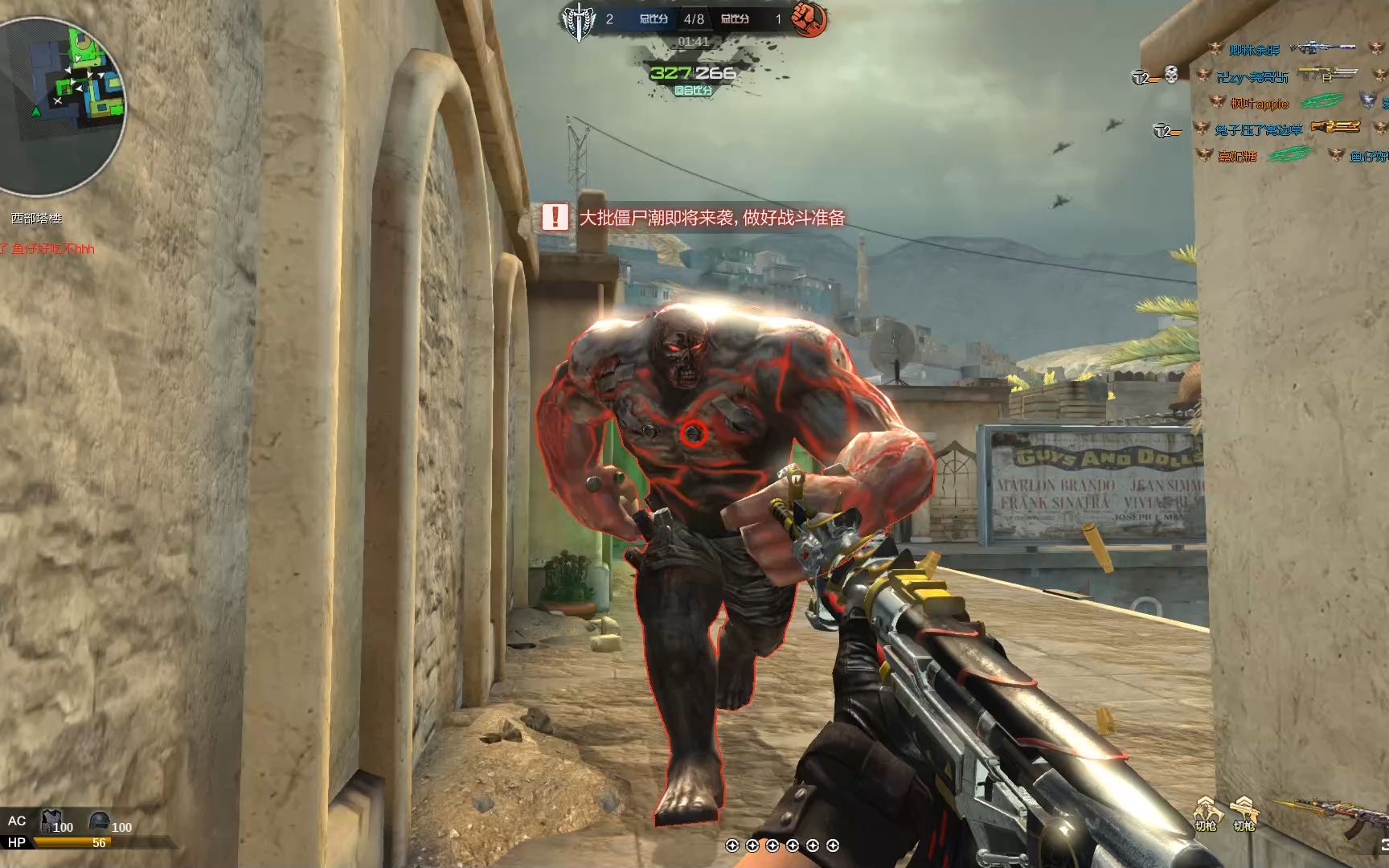Select the 卿林余晖 kill feed entry
Viewport: 1389px width, 868px height.
point(1253,50)
